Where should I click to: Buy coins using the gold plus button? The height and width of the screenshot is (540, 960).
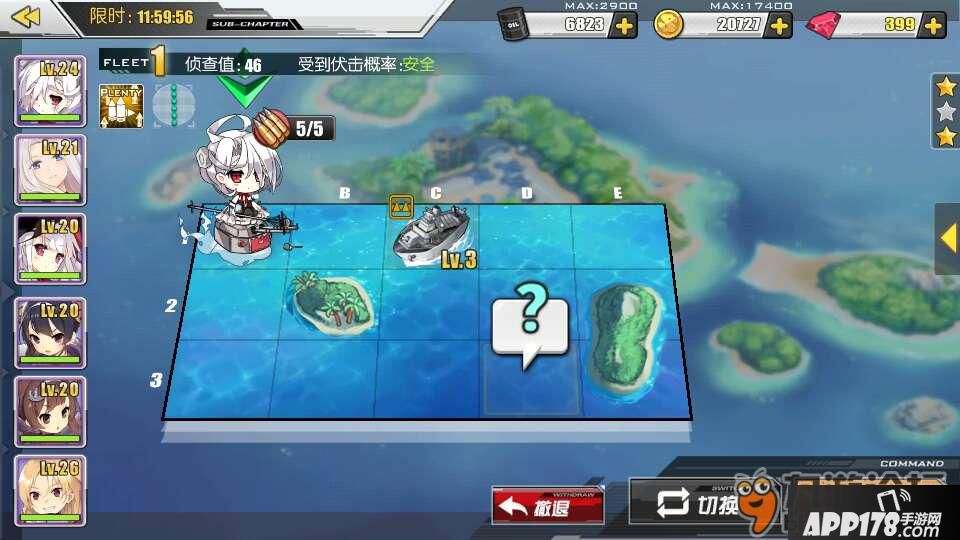coord(778,25)
